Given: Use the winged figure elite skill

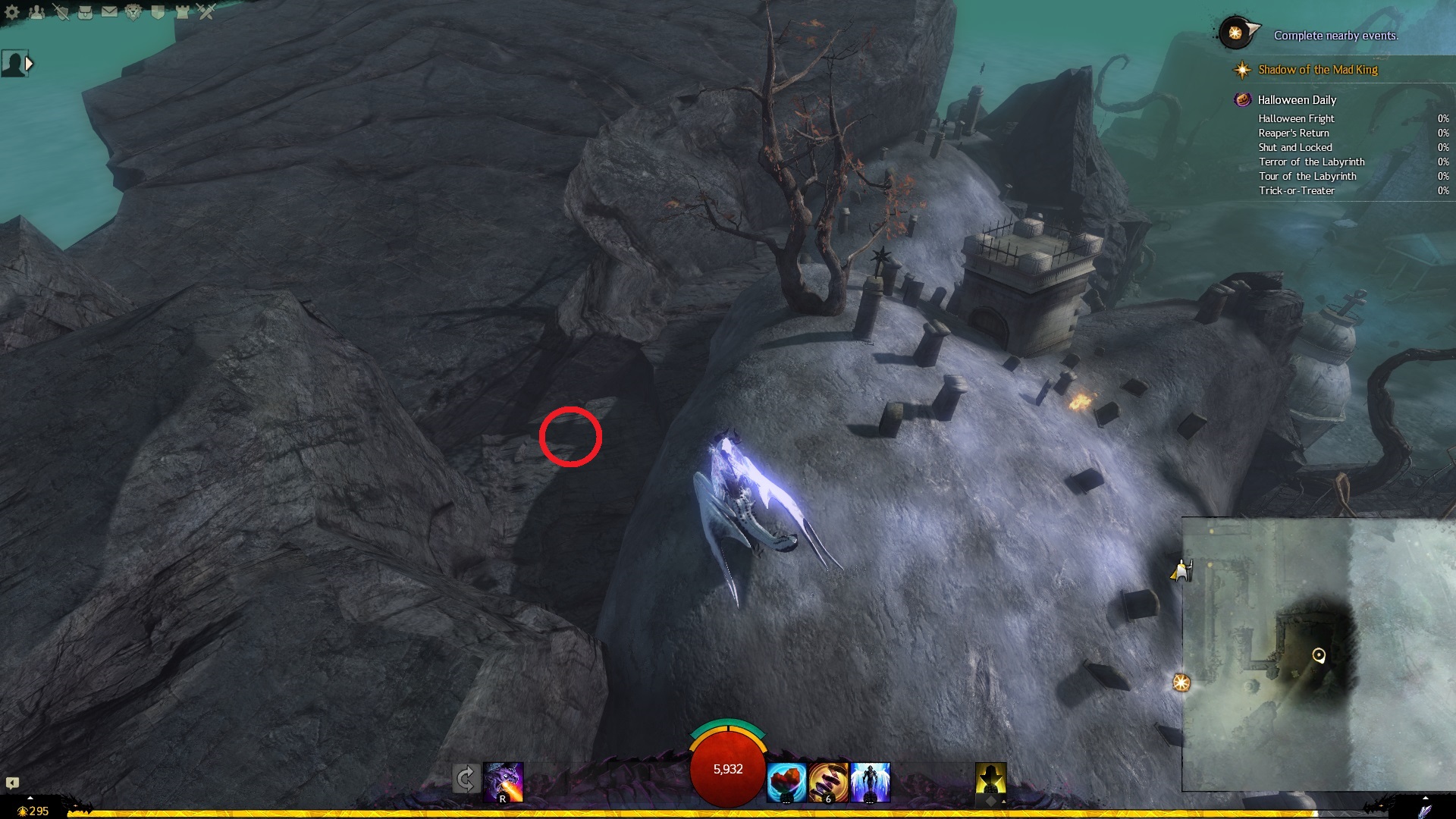Looking at the screenshot, I should tap(870, 783).
